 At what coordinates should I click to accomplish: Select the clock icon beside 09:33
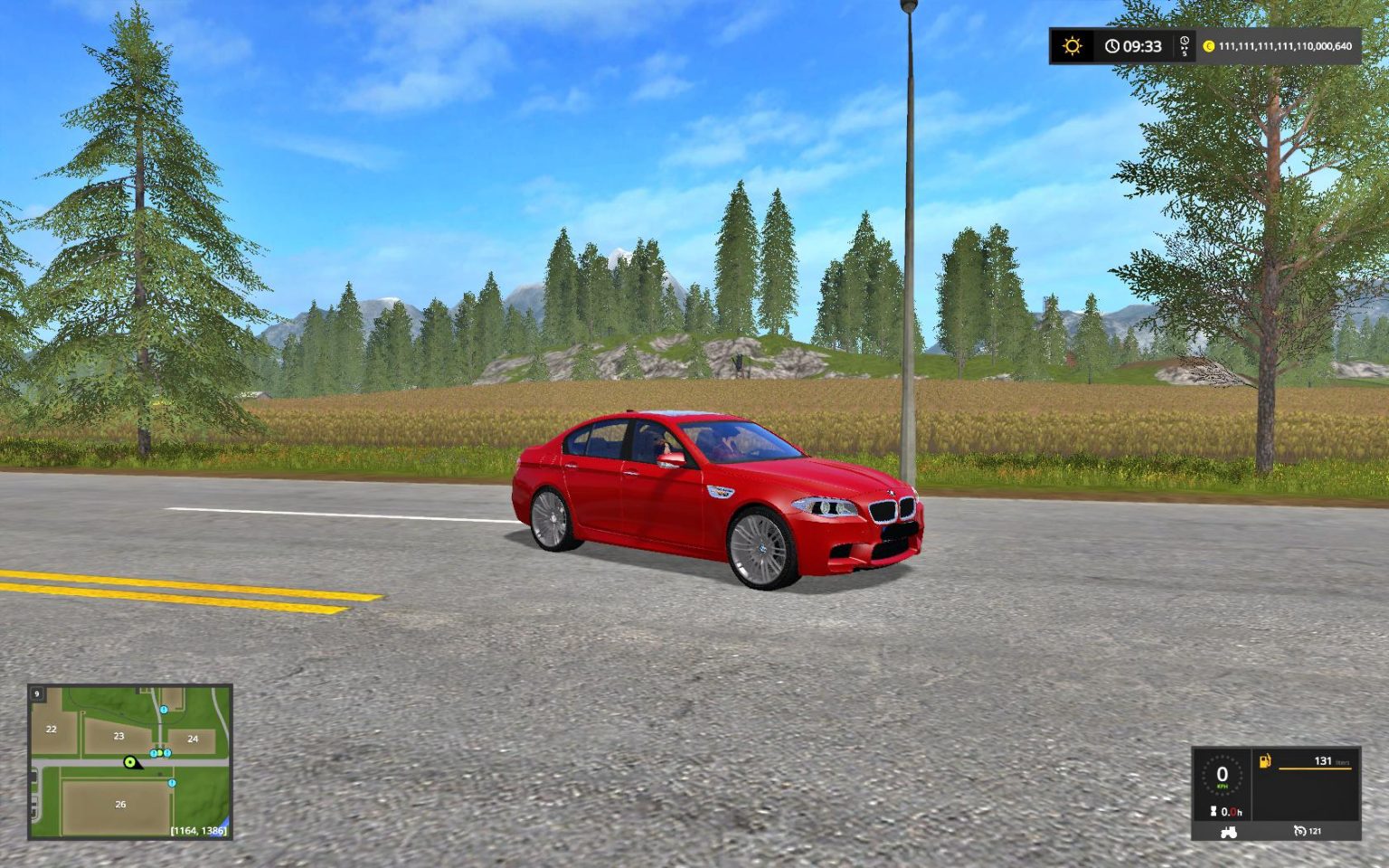[x=1111, y=46]
